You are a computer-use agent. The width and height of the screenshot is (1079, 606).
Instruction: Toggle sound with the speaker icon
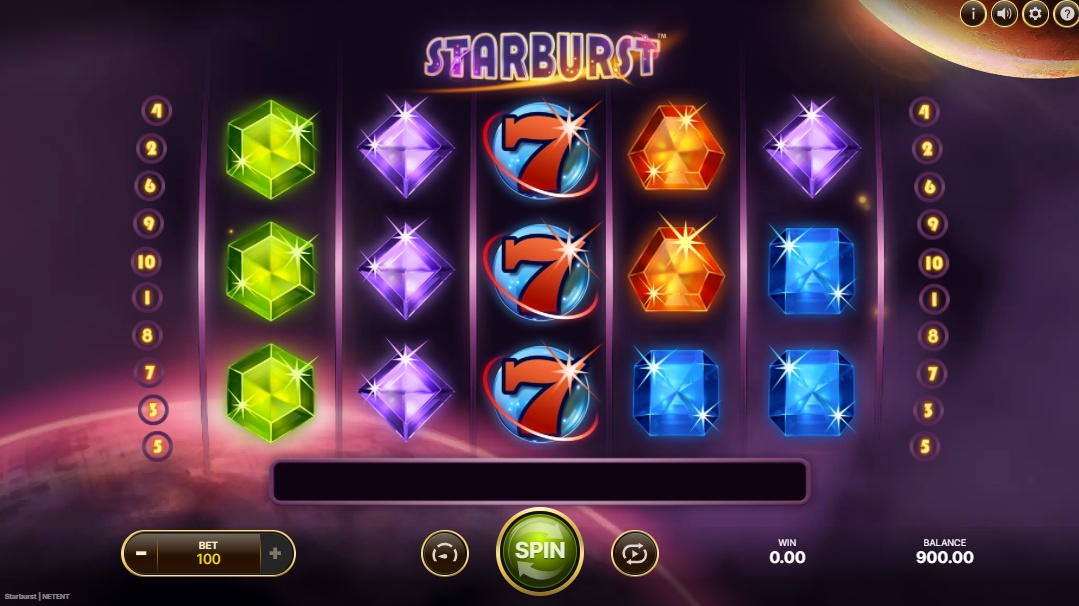(1004, 13)
